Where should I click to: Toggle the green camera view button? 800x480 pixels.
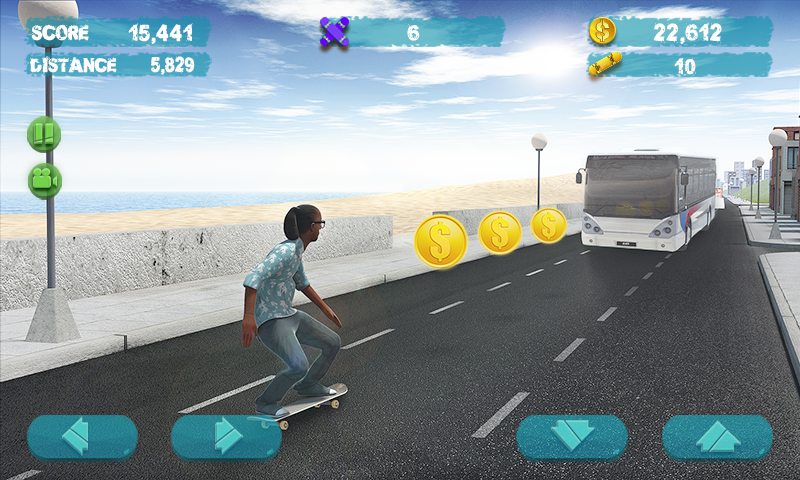pos(44,180)
